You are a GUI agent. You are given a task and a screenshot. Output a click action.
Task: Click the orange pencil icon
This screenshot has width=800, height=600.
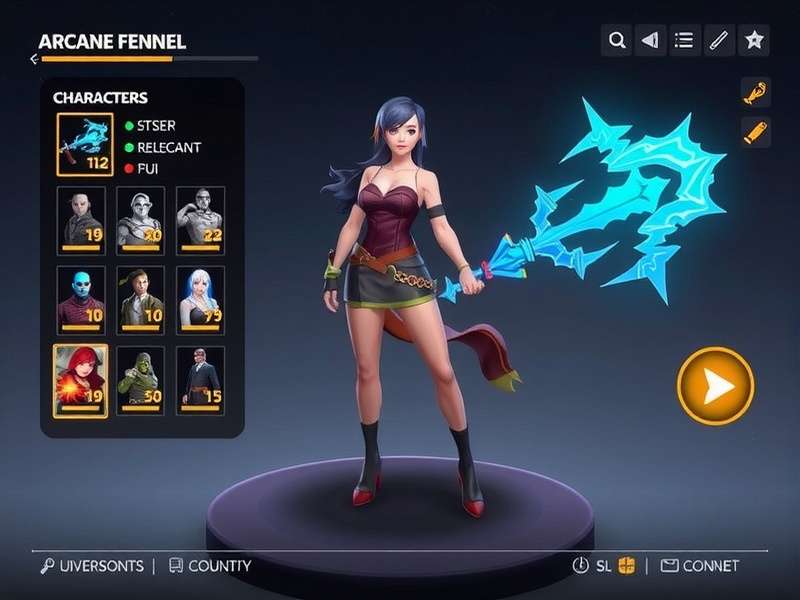[x=755, y=132]
